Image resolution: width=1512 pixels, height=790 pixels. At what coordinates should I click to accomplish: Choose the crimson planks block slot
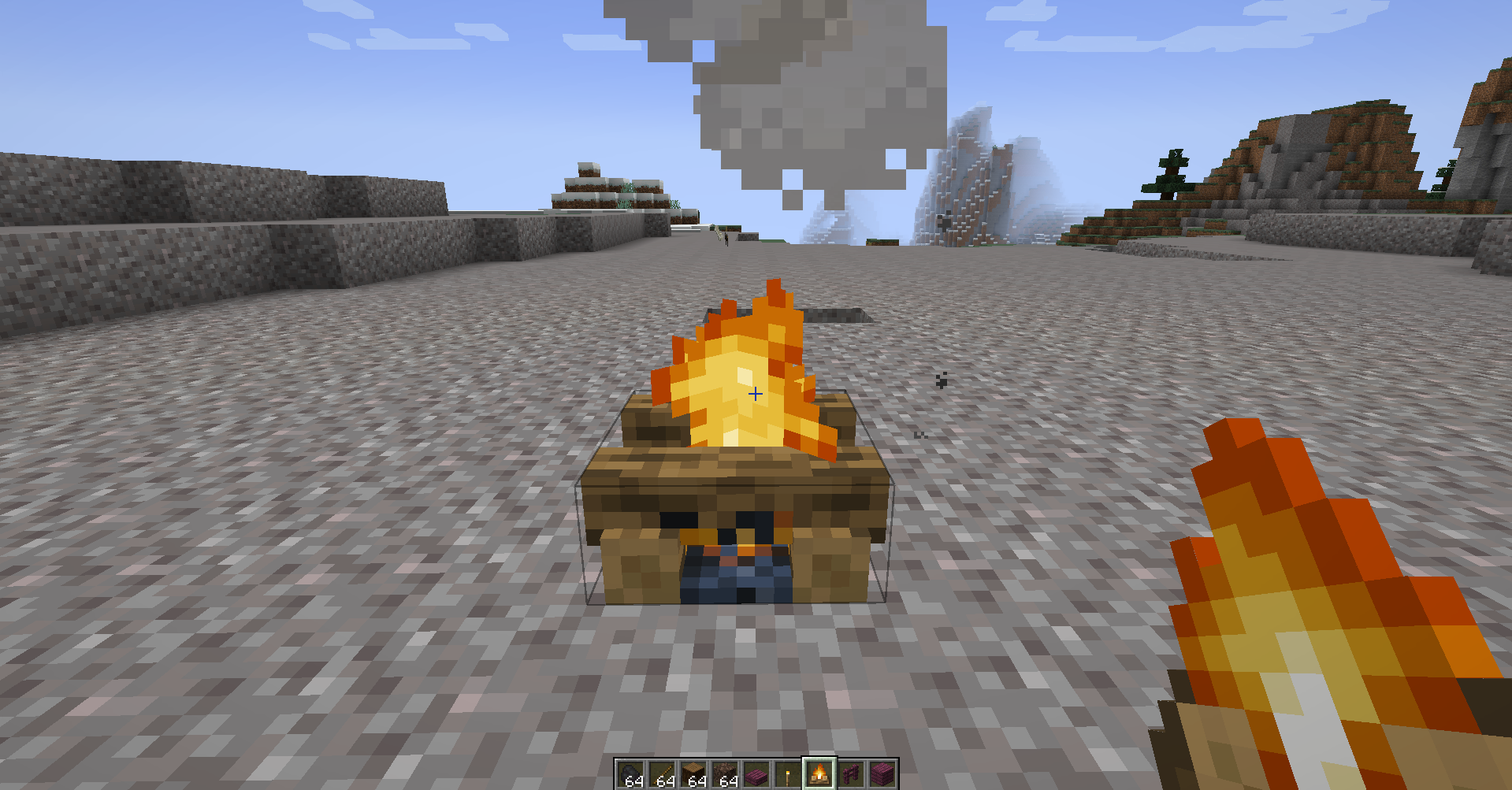[x=882, y=775]
